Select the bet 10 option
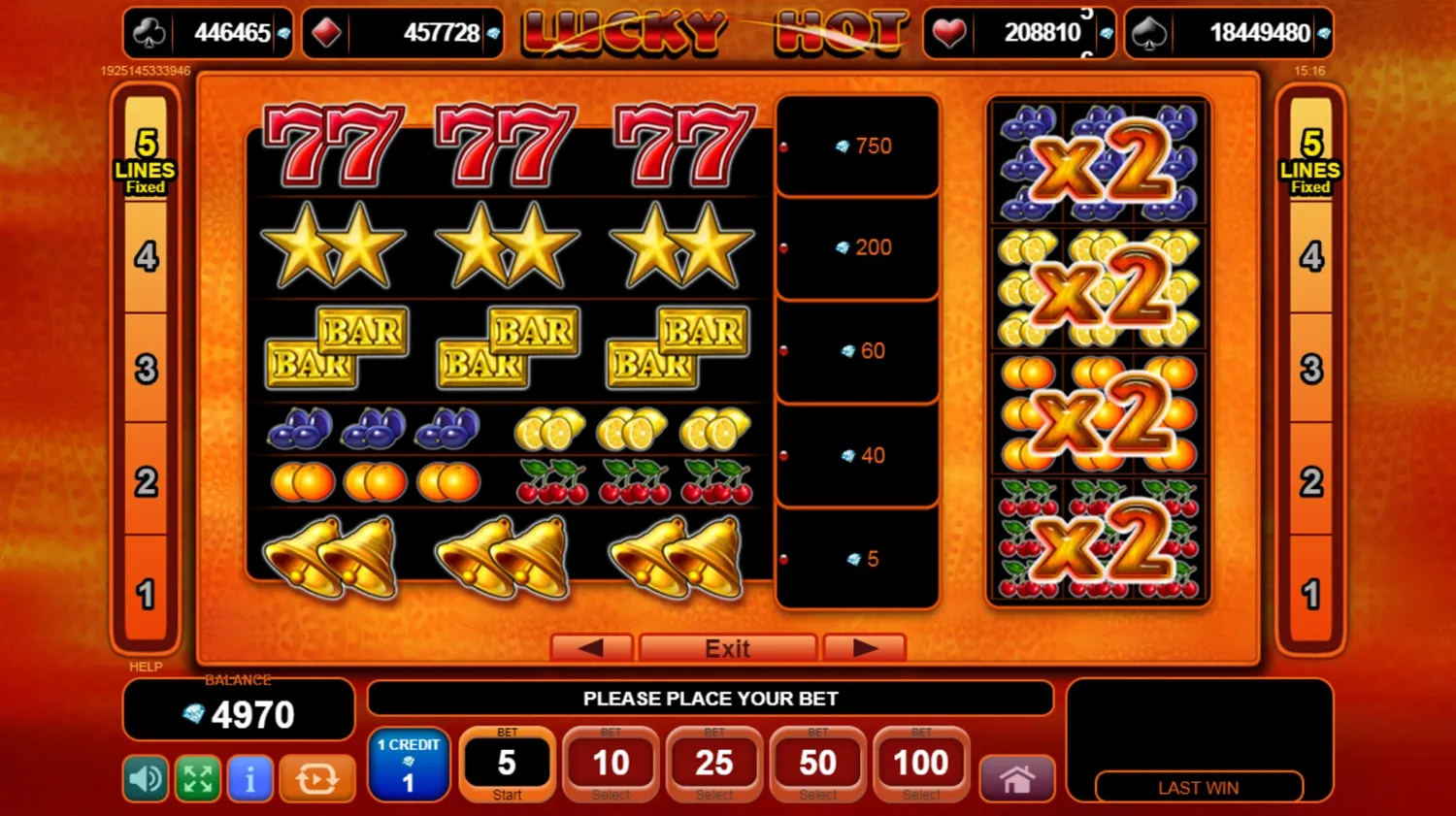The width and height of the screenshot is (1456, 816). click(611, 764)
